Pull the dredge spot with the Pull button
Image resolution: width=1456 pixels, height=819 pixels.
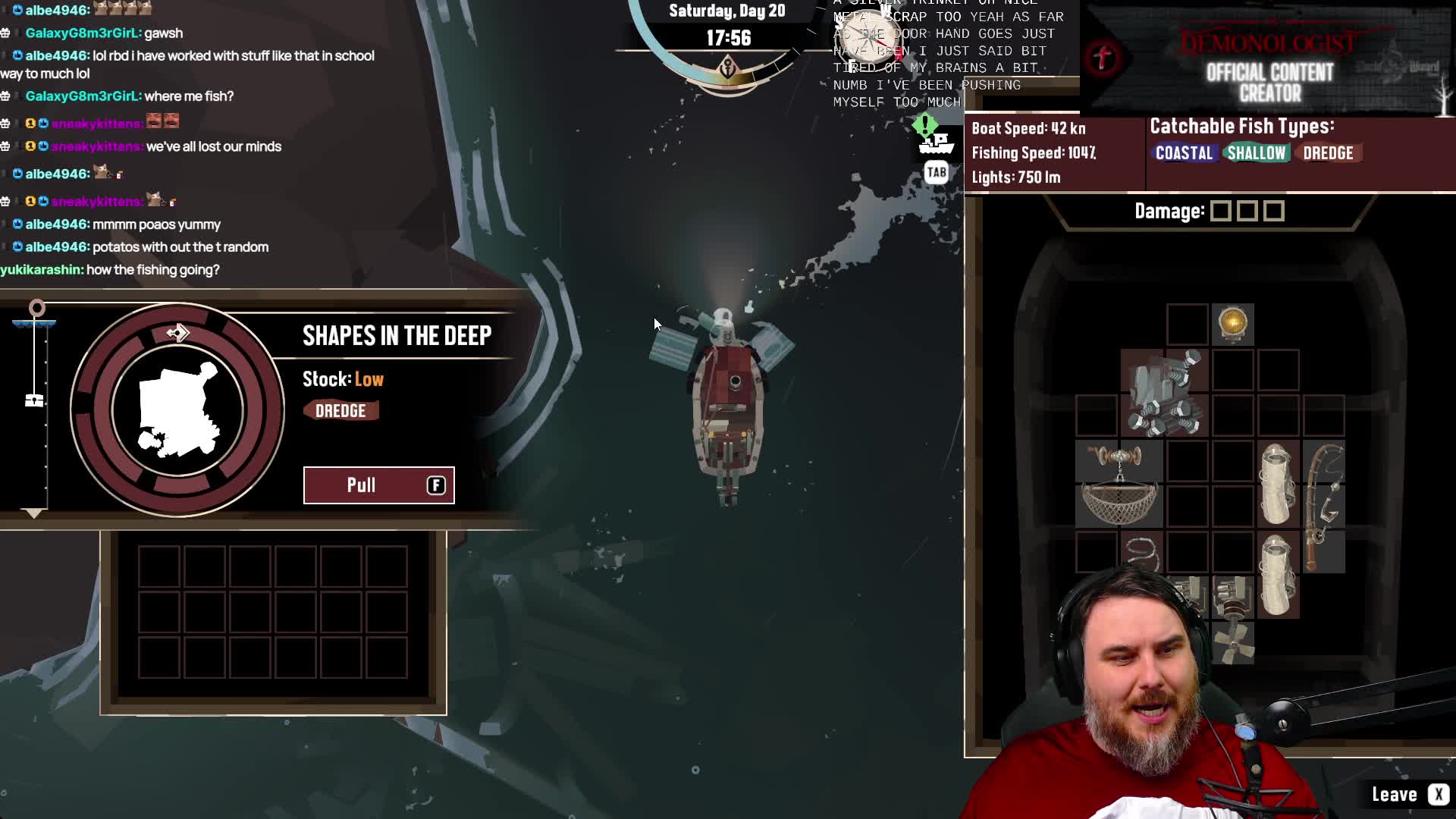378,485
